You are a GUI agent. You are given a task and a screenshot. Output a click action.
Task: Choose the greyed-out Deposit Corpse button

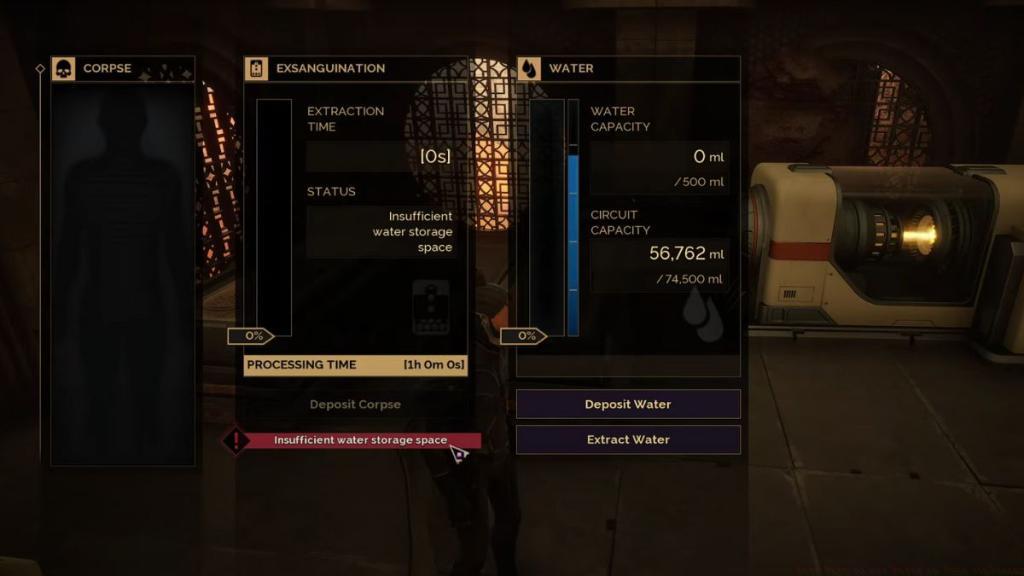pos(355,405)
